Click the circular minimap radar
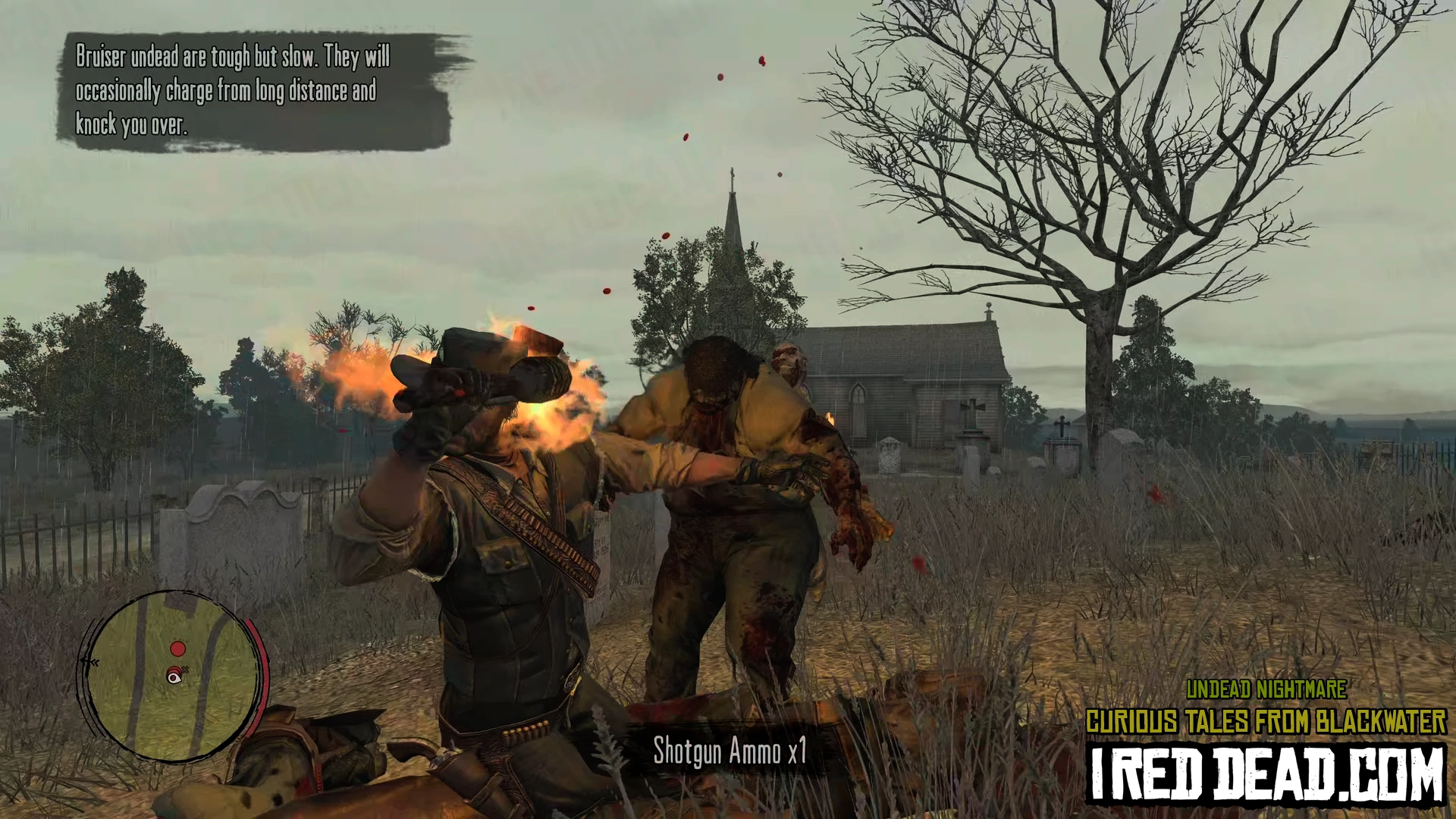Viewport: 1456px width, 819px height. (x=173, y=676)
